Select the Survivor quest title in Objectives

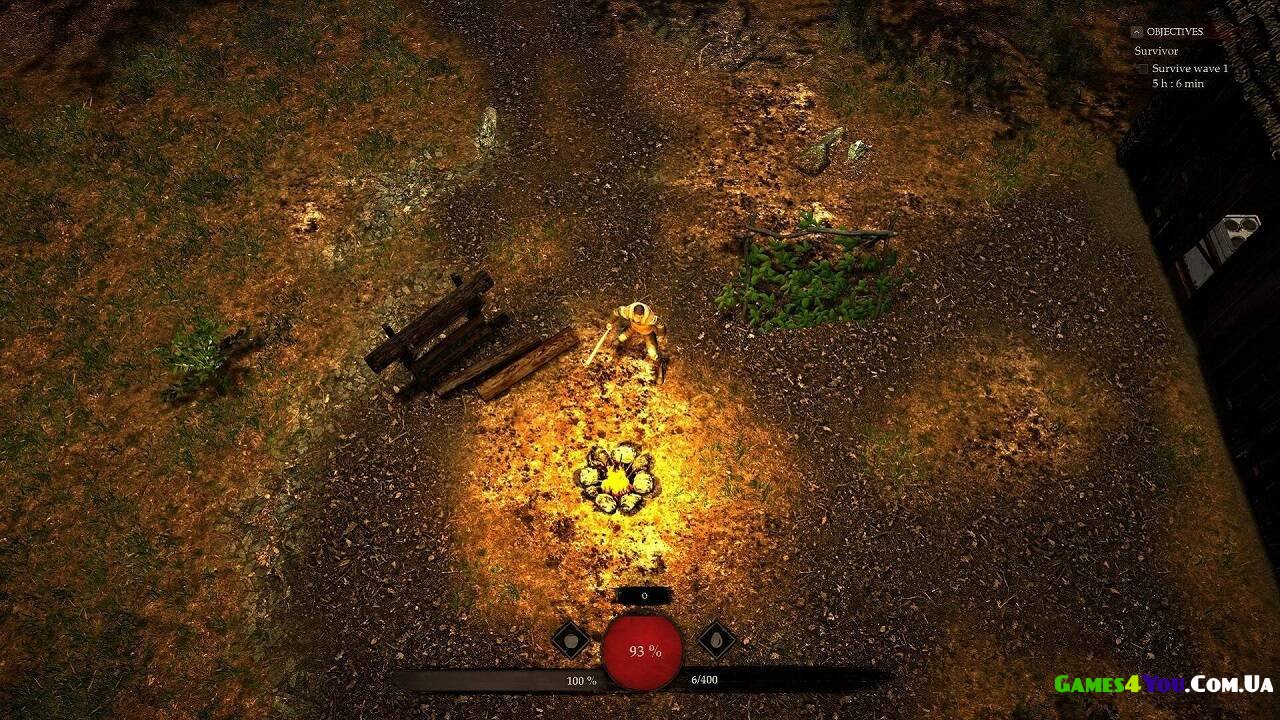pos(1156,51)
